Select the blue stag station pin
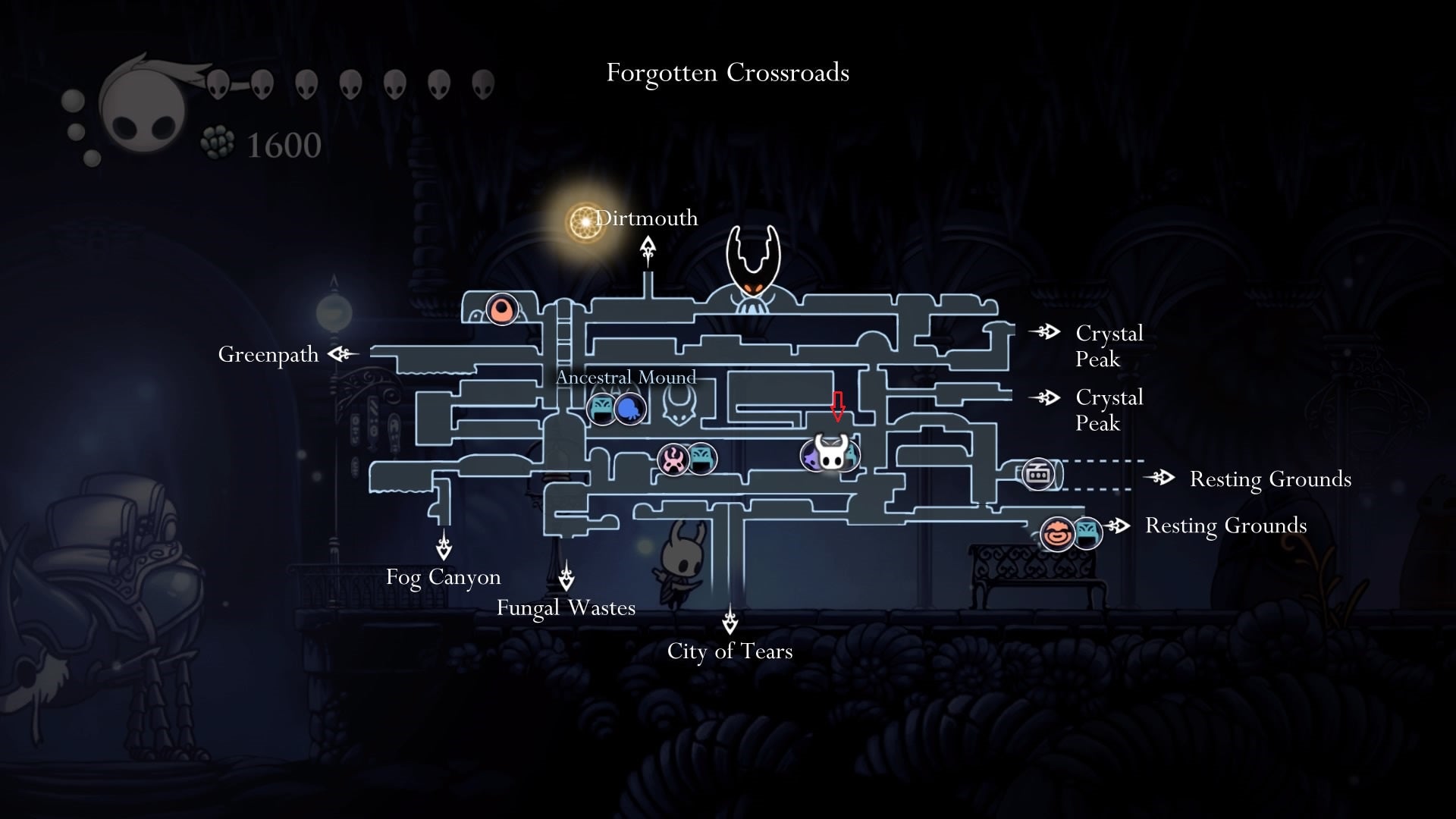The image size is (1456, 819). point(630,409)
